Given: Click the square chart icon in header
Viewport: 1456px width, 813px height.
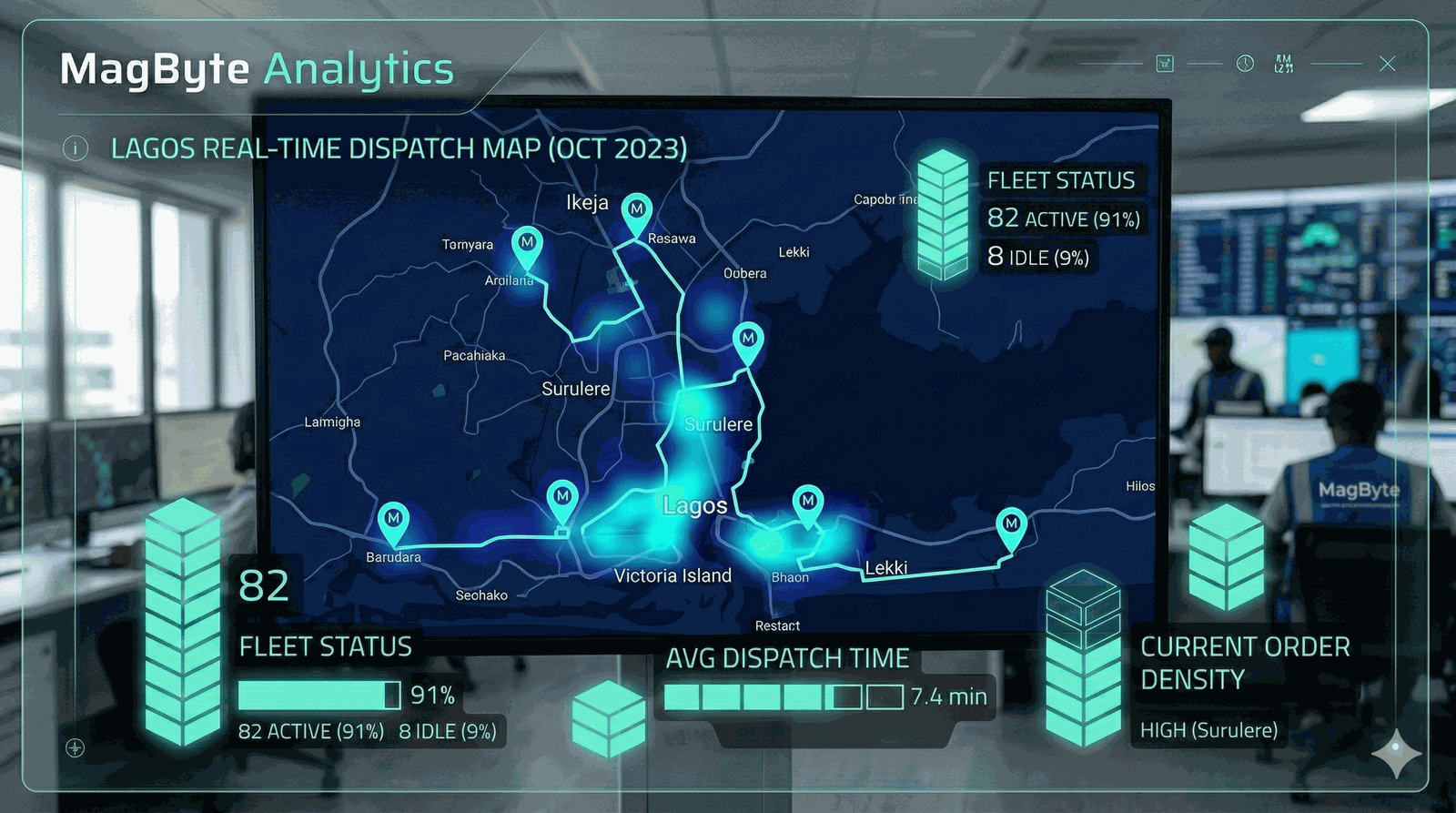Looking at the screenshot, I should point(1165,64).
